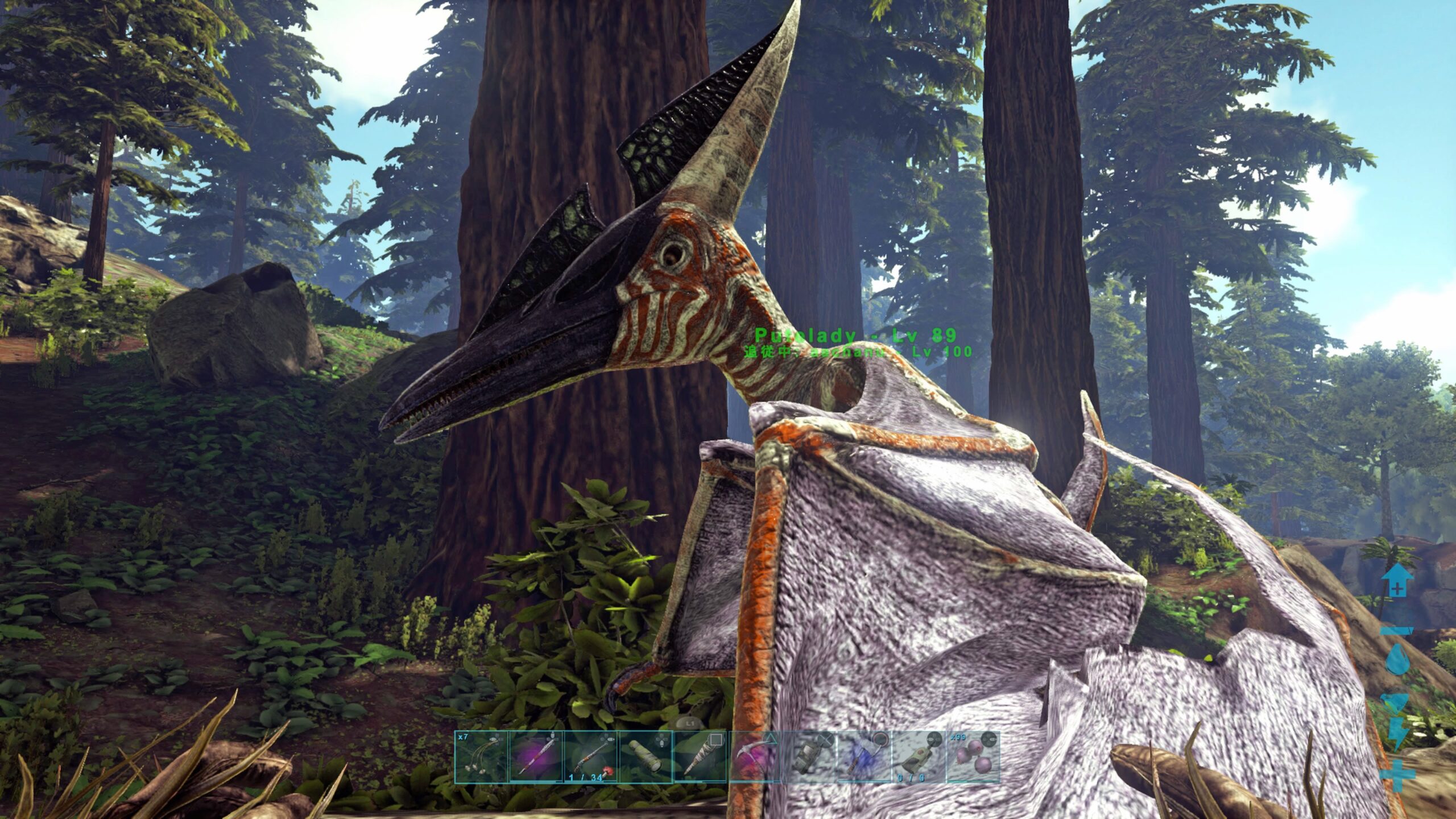Choose the green cylindrical spyglass slot
Screen dimensions: 1456x819
coord(646,757)
